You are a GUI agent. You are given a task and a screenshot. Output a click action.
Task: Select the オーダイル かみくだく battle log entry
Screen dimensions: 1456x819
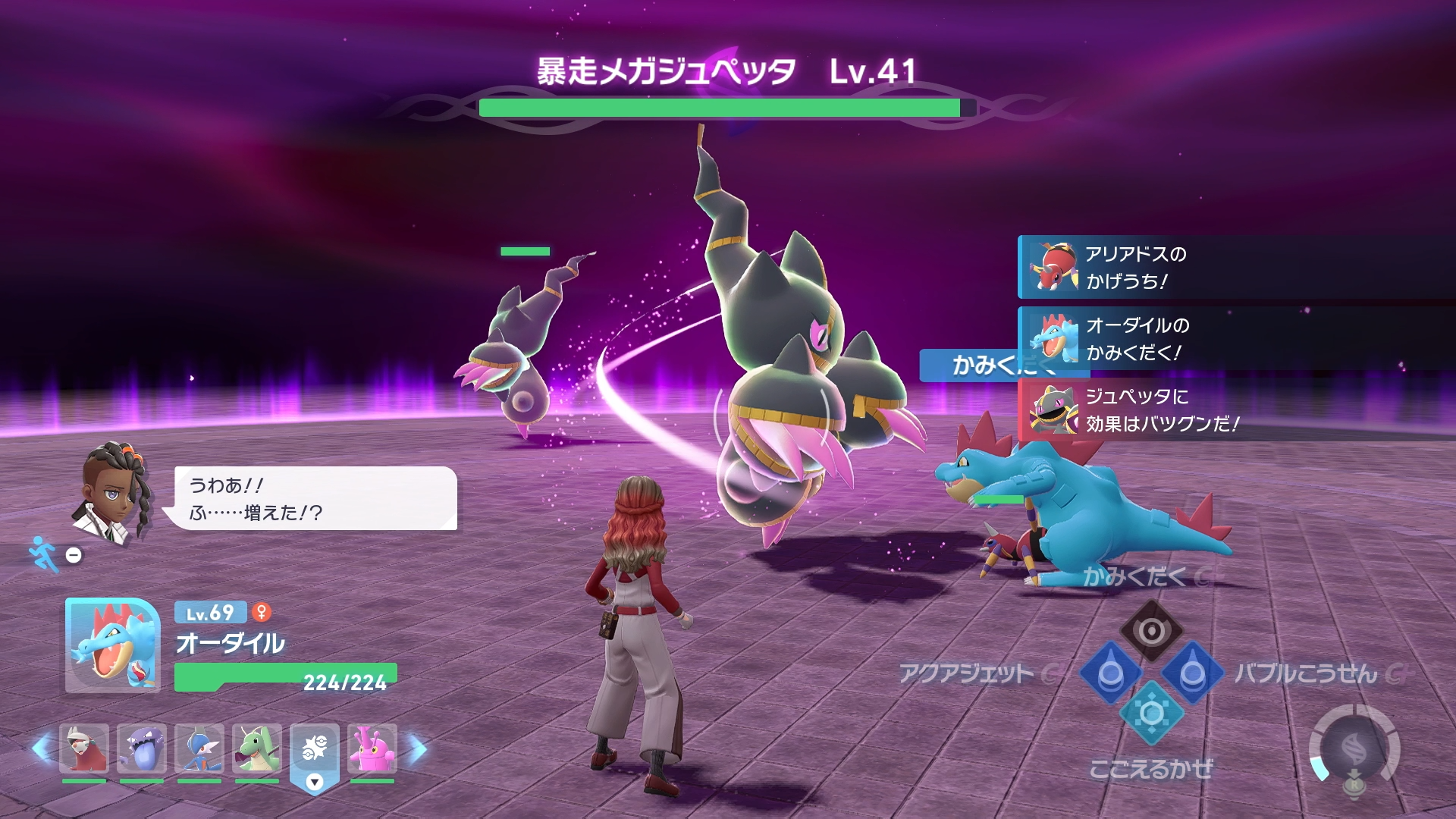1137,339
